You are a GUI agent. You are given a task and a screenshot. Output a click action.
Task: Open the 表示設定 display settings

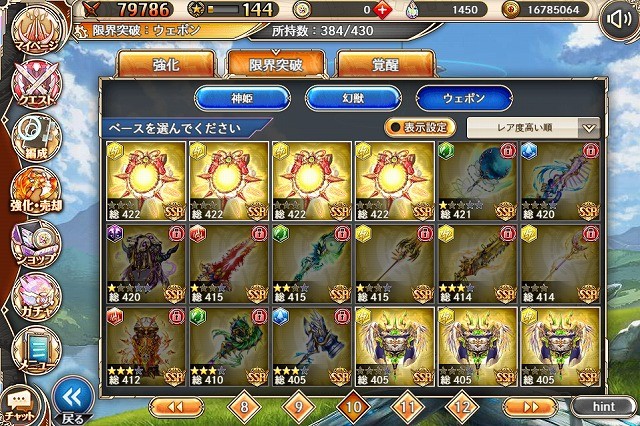[420, 128]
